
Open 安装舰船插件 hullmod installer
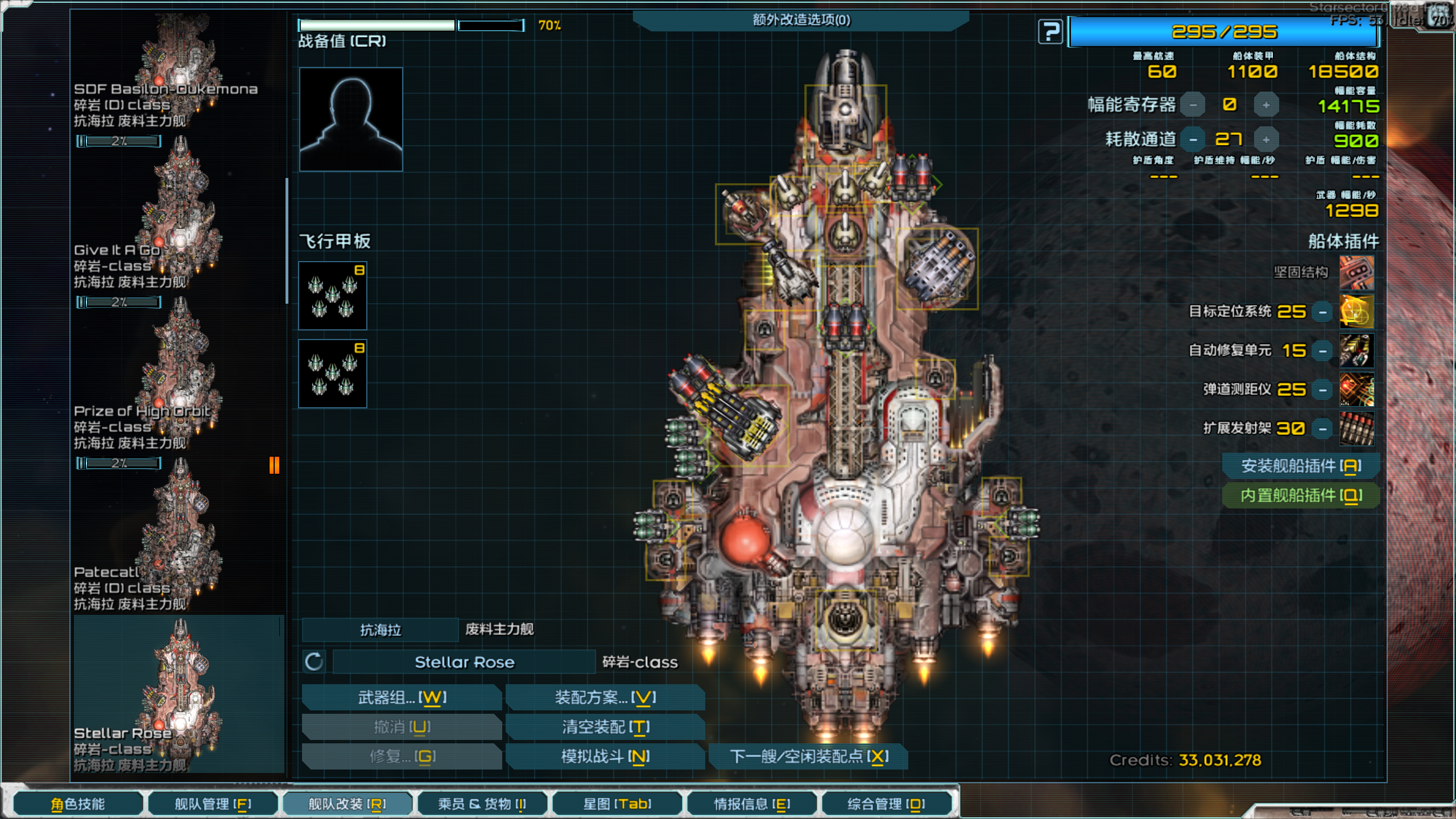1301,466
